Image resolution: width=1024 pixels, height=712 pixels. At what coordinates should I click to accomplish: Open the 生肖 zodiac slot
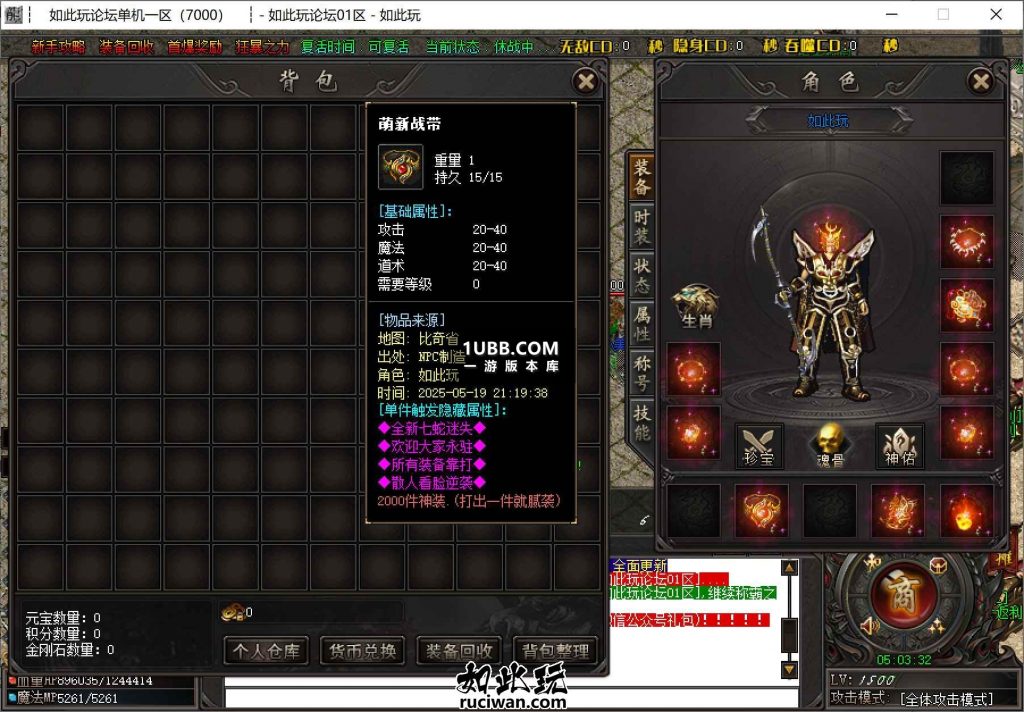pyautogui.click(x=694, y=305)
